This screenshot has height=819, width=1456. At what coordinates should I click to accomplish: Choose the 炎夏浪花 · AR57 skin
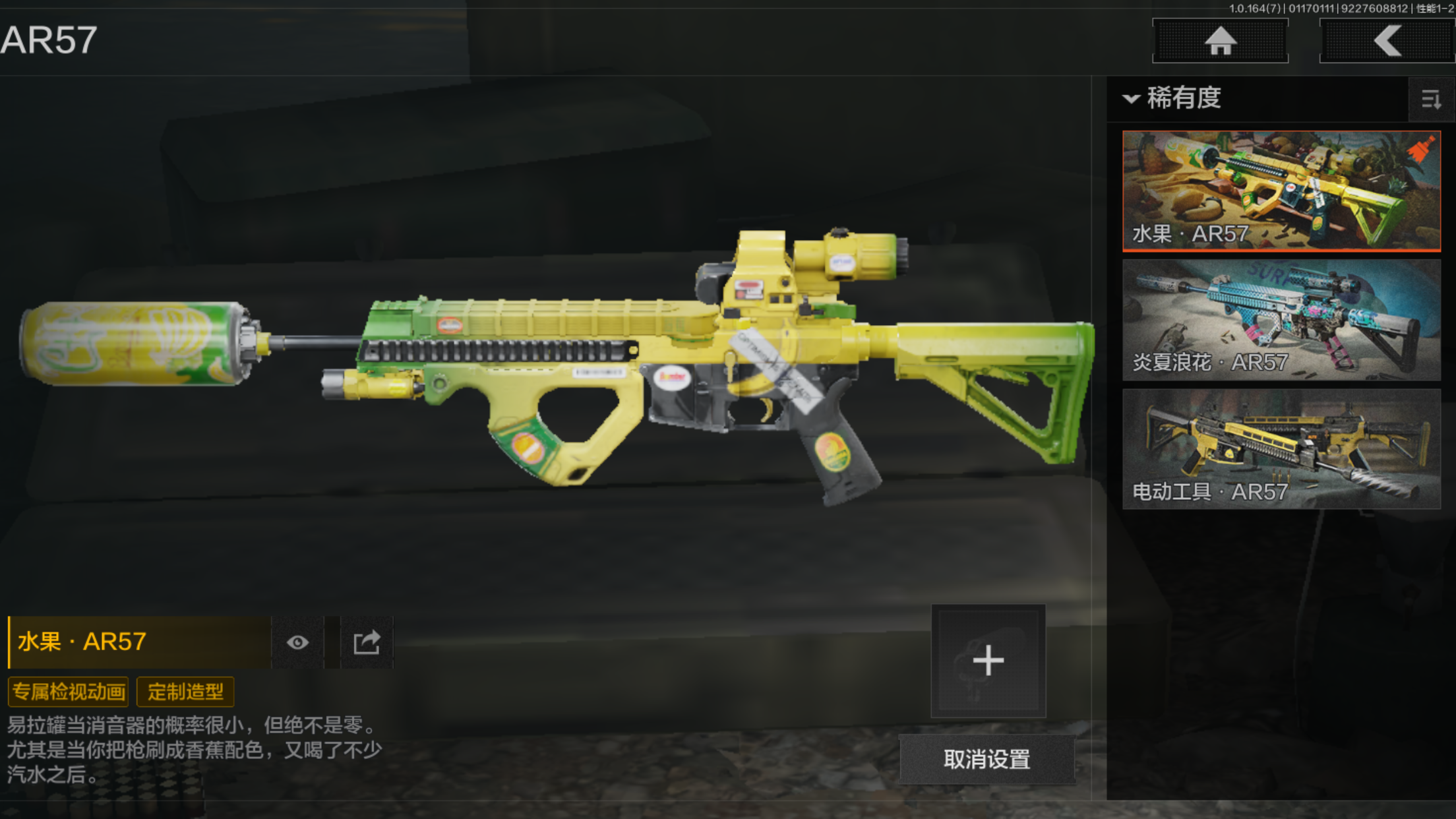[x=1281, y=319]
